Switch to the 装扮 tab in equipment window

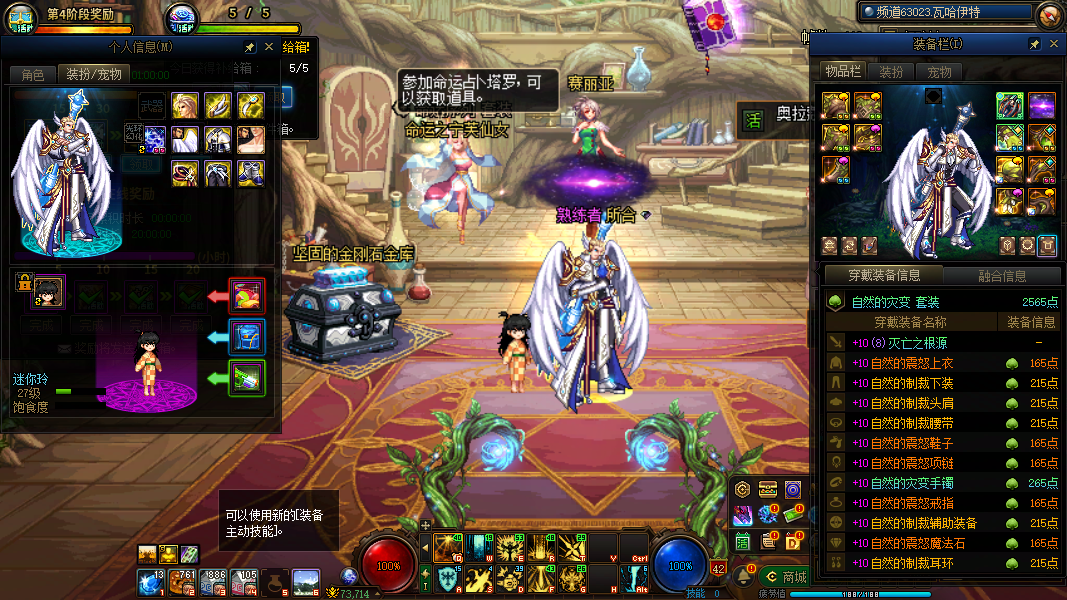point(890,72)
